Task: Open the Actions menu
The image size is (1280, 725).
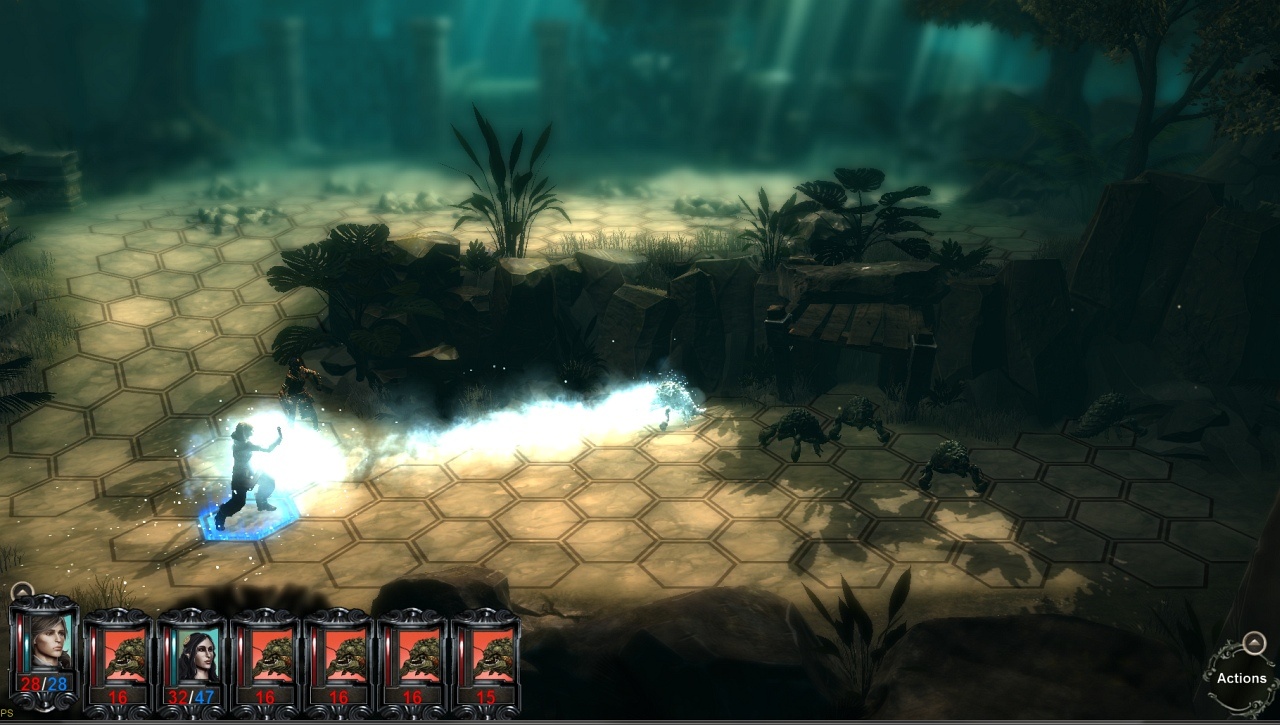Action: point(1241,678)
